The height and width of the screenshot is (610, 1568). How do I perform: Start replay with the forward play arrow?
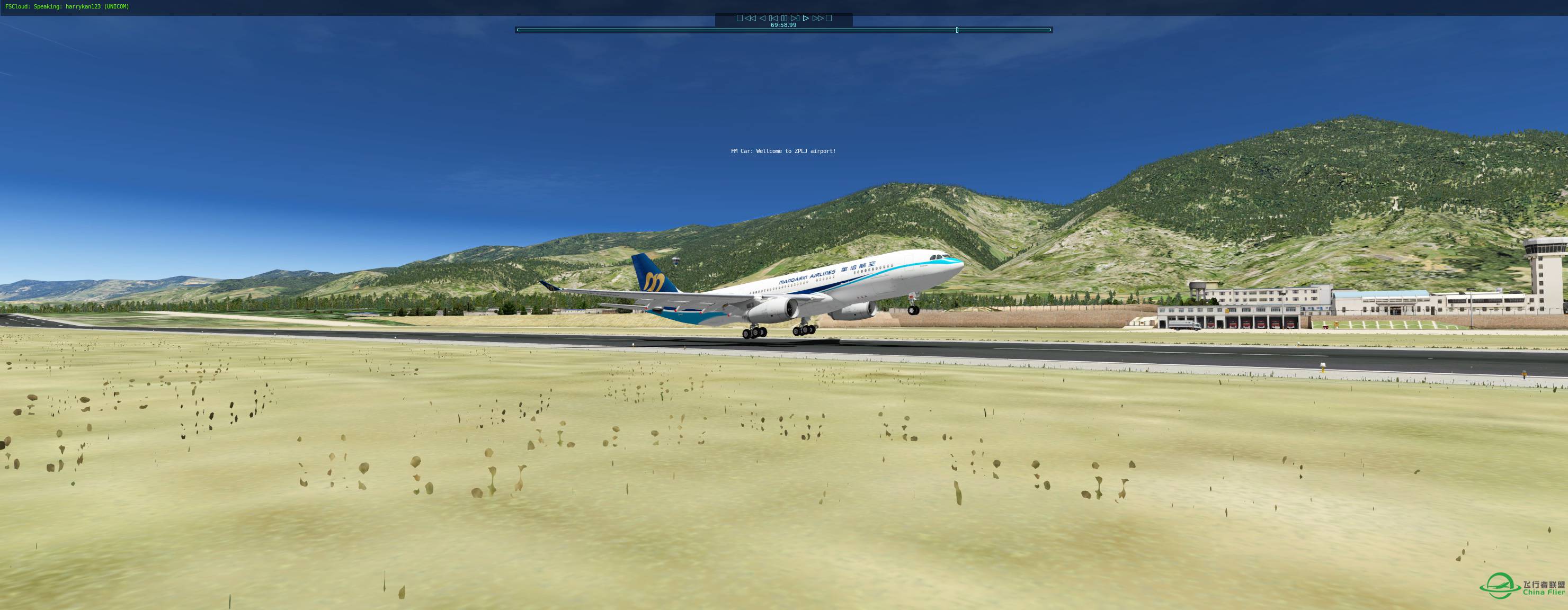point(806,18)
